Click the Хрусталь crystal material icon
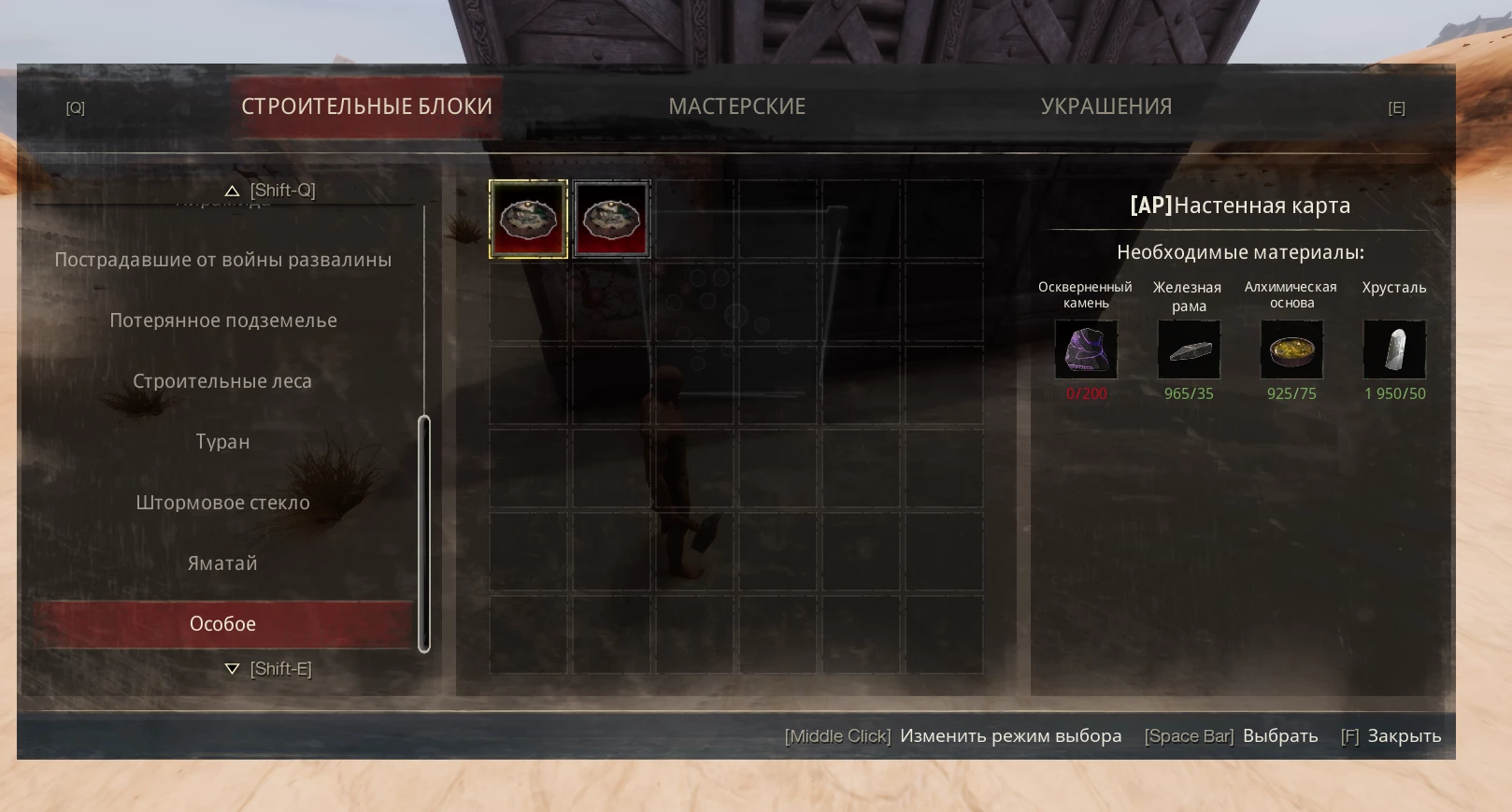1512x812 pixels. (1394, 349)
